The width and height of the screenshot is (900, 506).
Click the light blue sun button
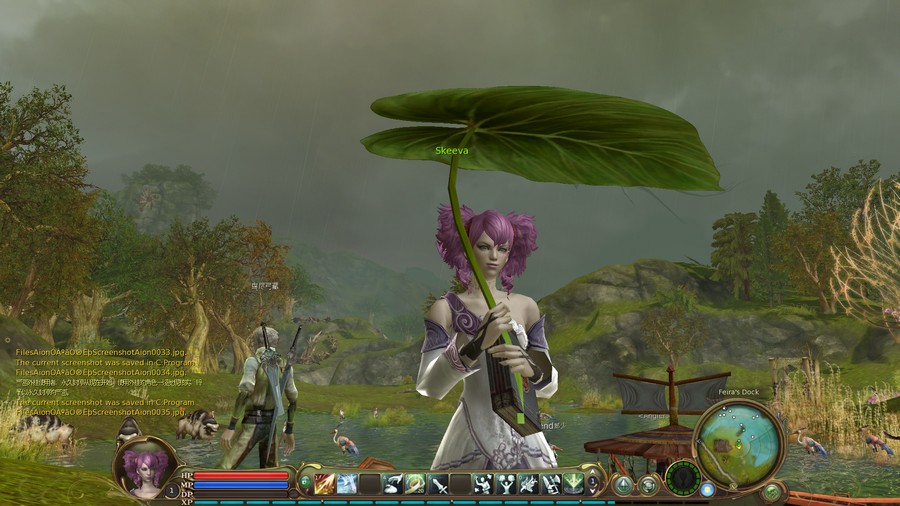click(x=708, y=490)
